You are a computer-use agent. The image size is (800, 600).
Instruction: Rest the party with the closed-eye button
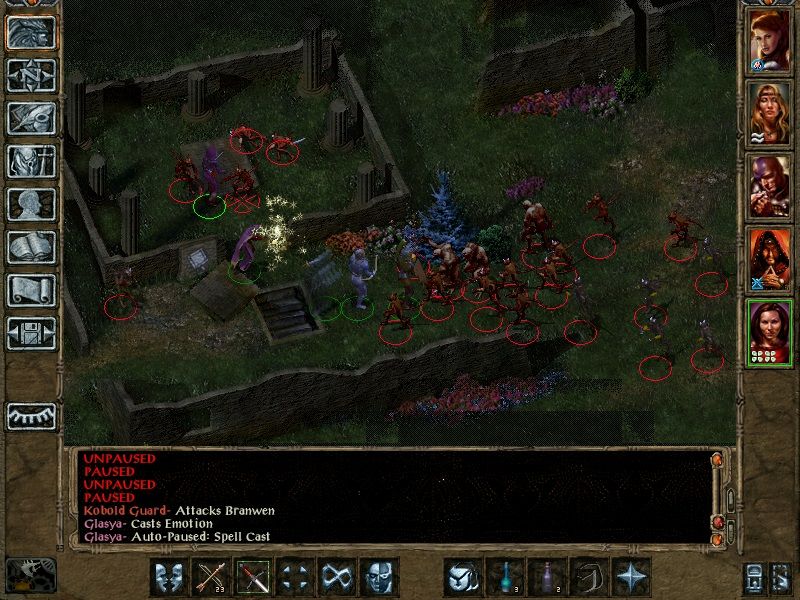coord(31,415)
